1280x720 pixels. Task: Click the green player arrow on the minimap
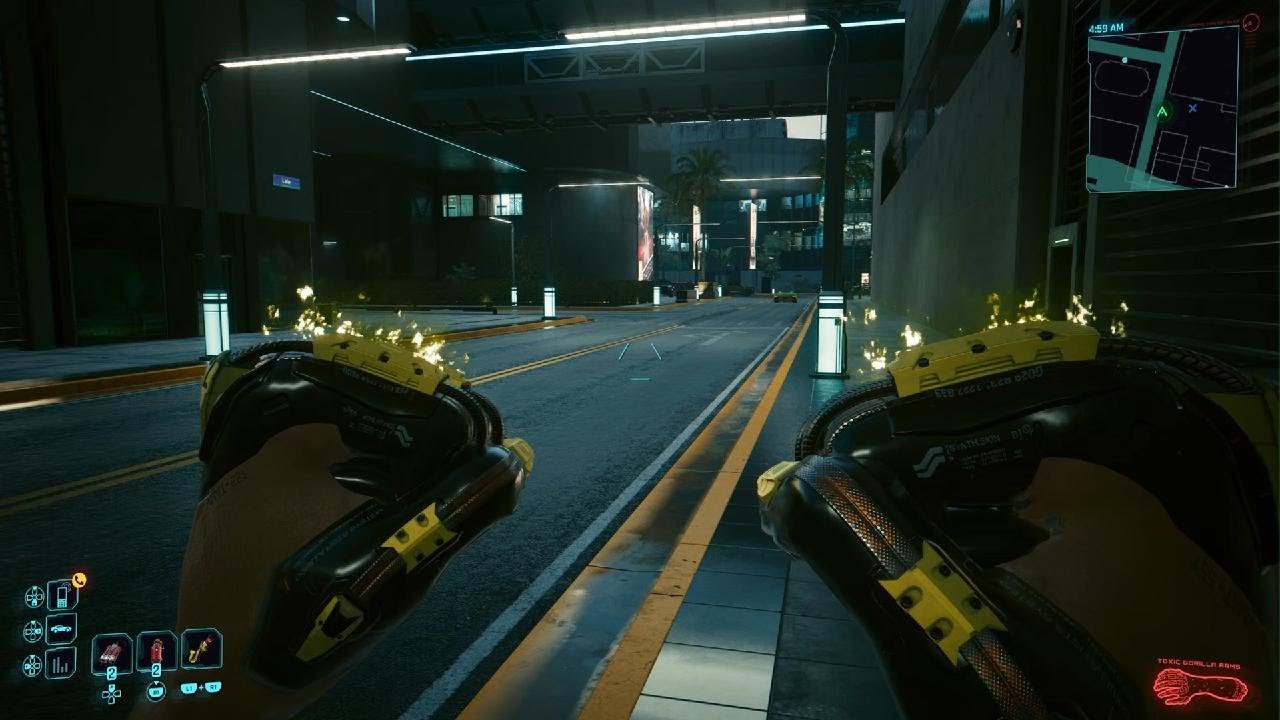[1163, 112]
